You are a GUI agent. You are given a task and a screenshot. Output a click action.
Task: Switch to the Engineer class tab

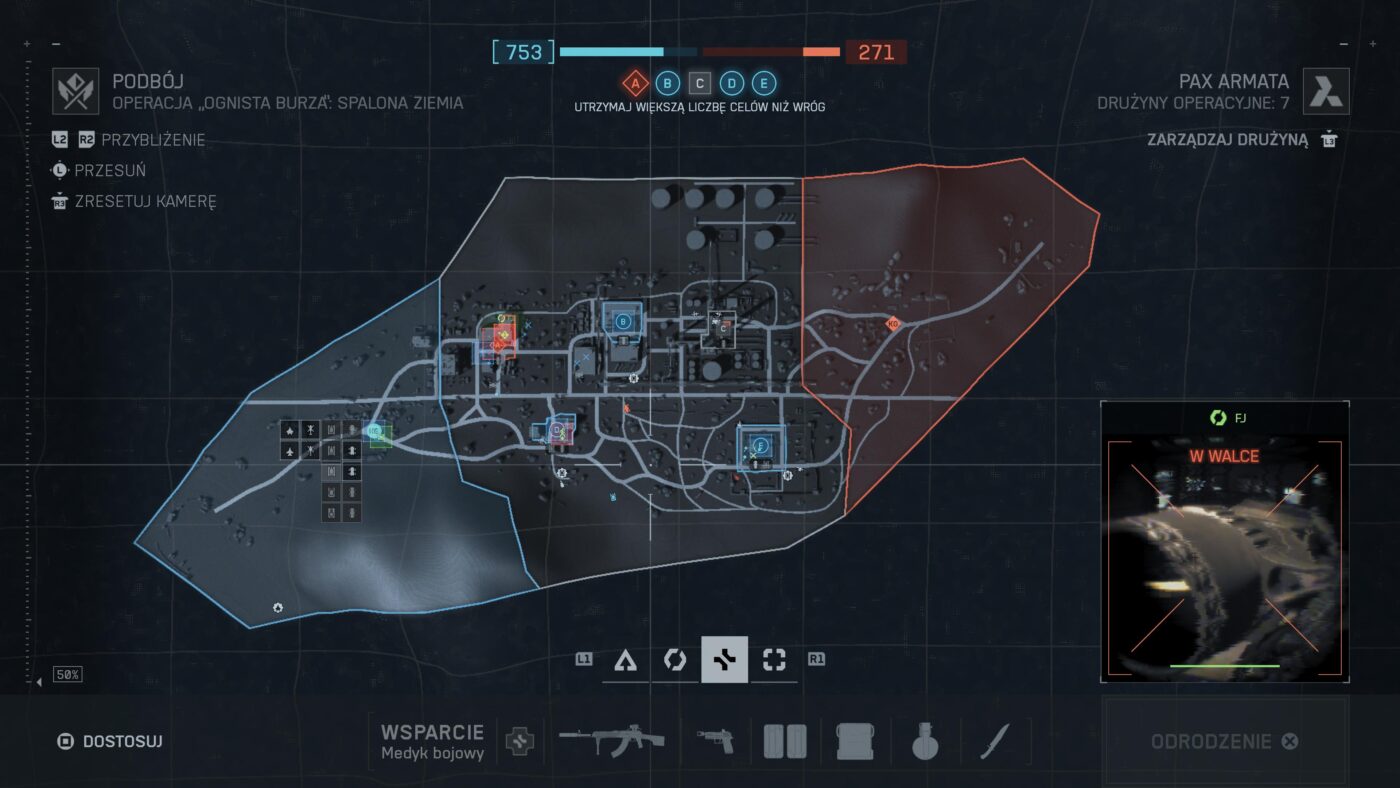coord(675,660)
